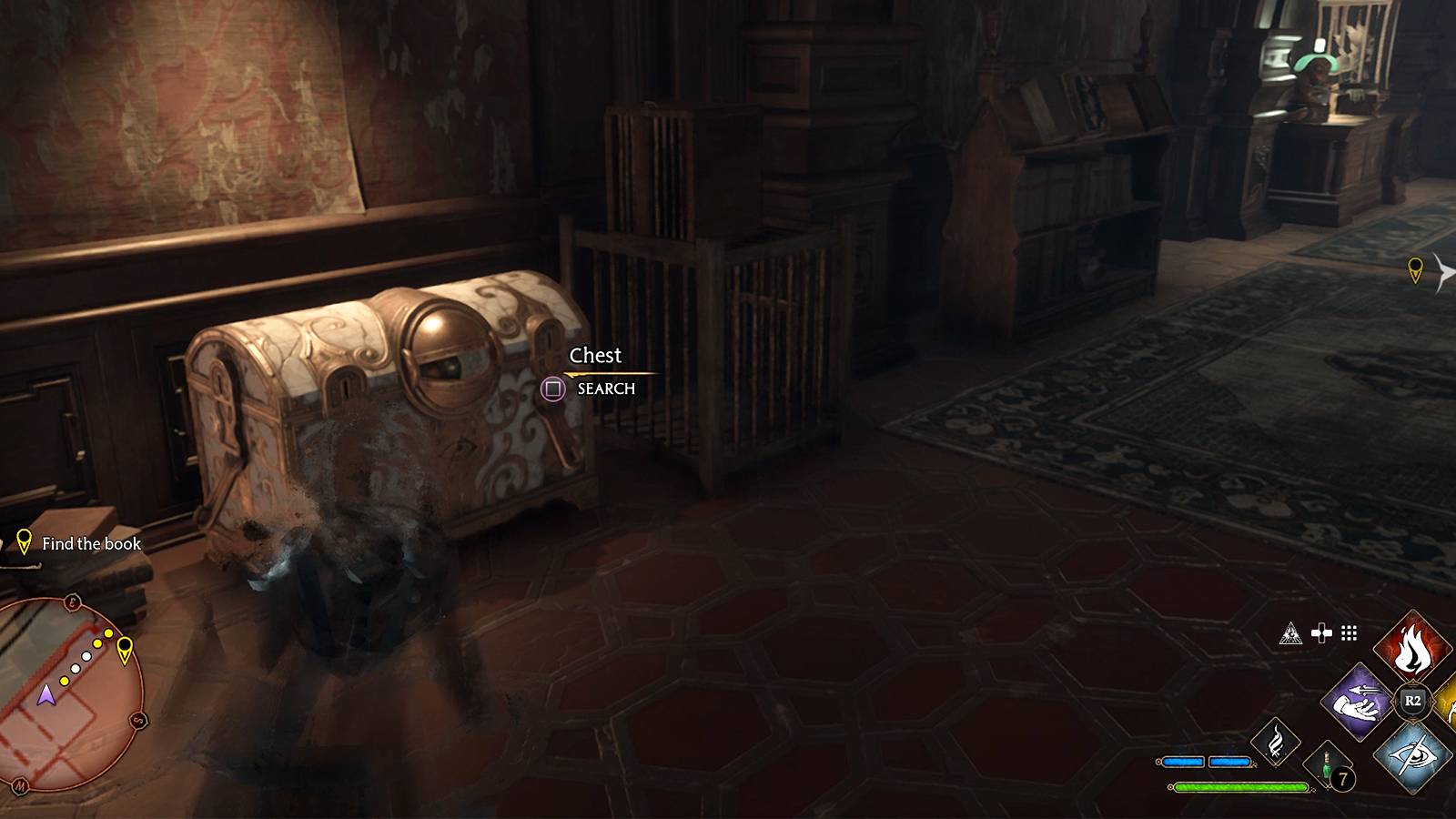1456x819 pixels.
Task: Open the dotted grid spell-set icon
Action: pyautogui.click(x=1348, y=634)
